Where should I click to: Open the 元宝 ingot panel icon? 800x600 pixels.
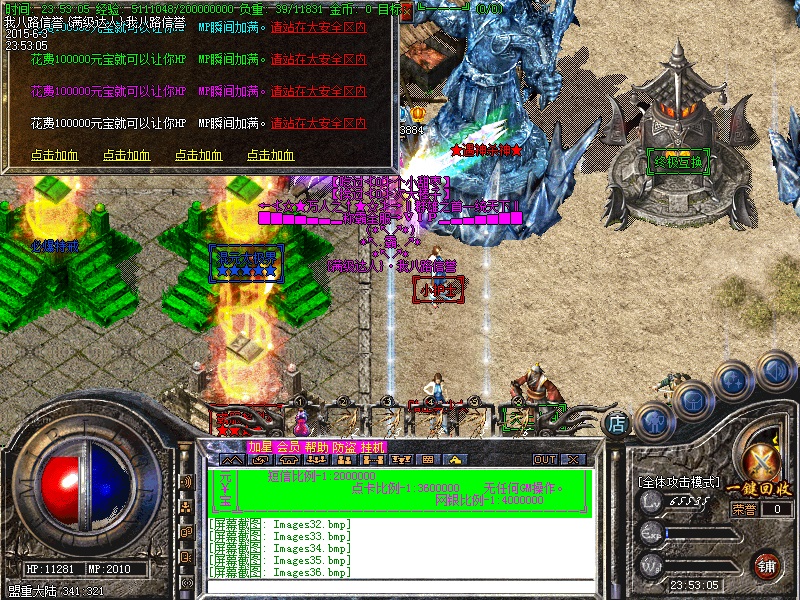pyautogui.click(x=225, y=490)
